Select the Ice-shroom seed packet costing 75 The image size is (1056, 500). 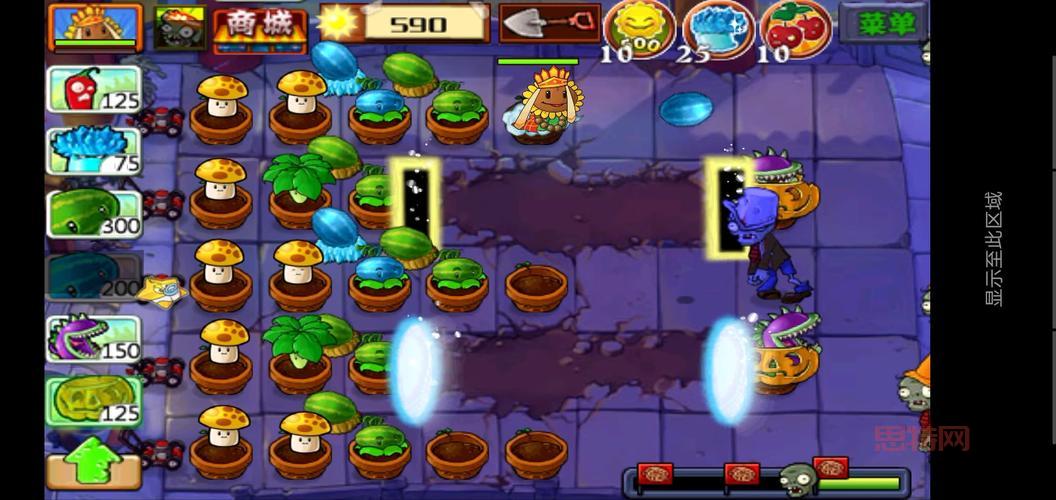coord(95,151)
